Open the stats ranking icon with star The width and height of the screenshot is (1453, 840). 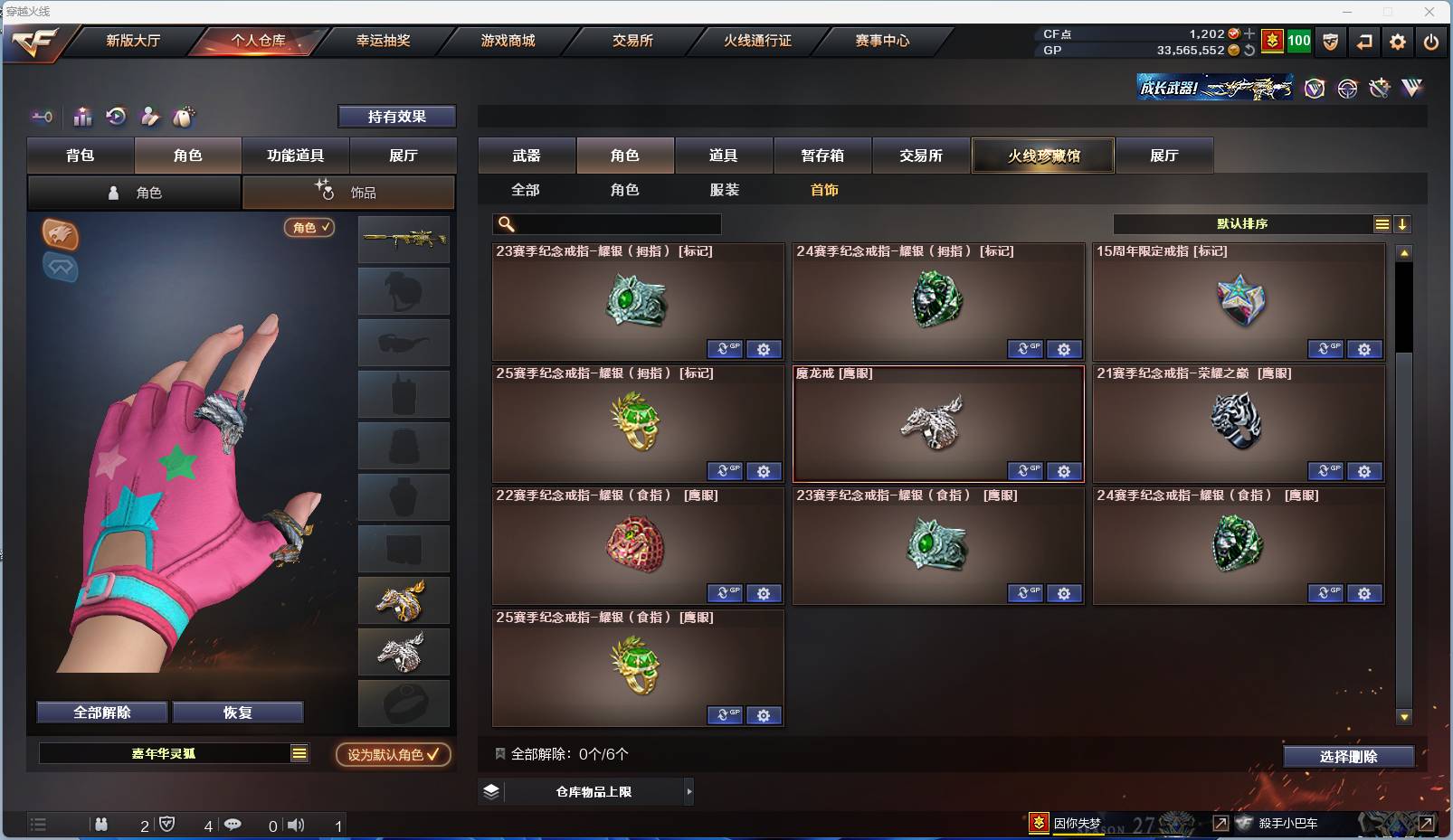[82, 116]
